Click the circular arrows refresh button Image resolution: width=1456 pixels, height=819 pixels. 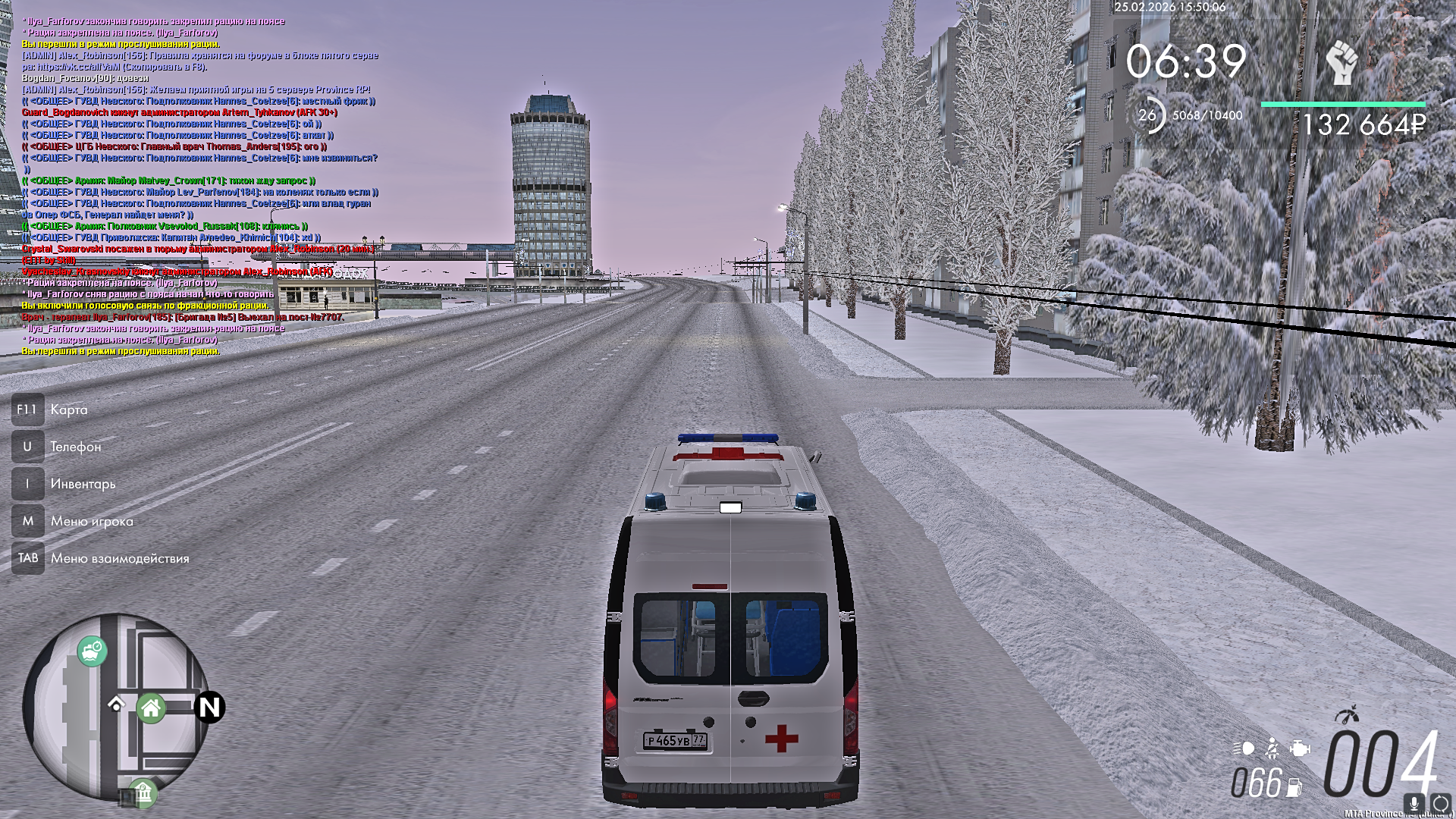(1441, 804)
